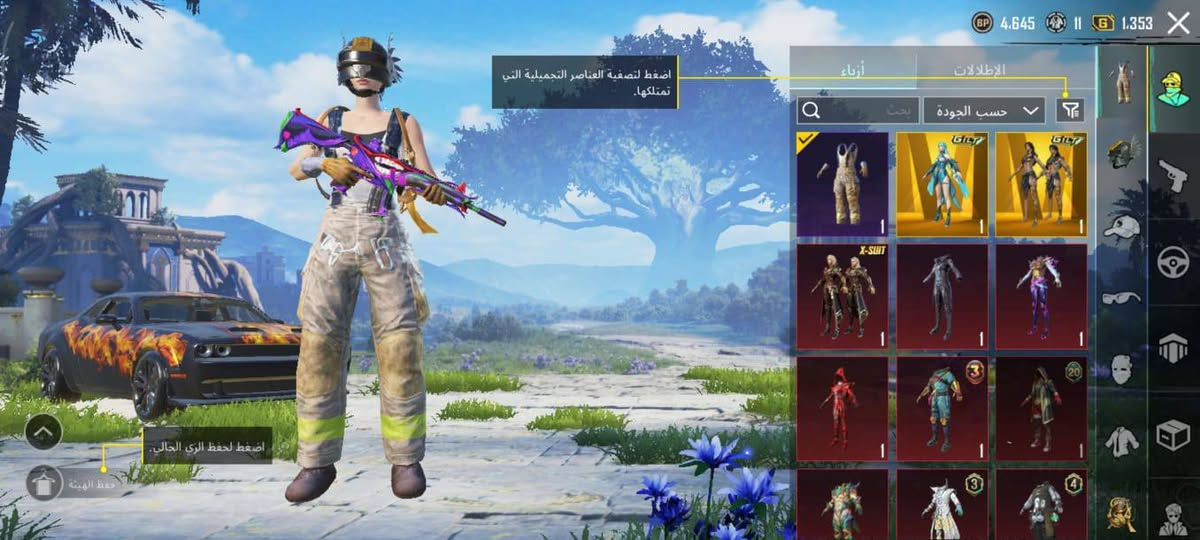Viewport: 1200px width, 540px height.
Task: Switch to the أزياء tab
Action: (853, 70)
